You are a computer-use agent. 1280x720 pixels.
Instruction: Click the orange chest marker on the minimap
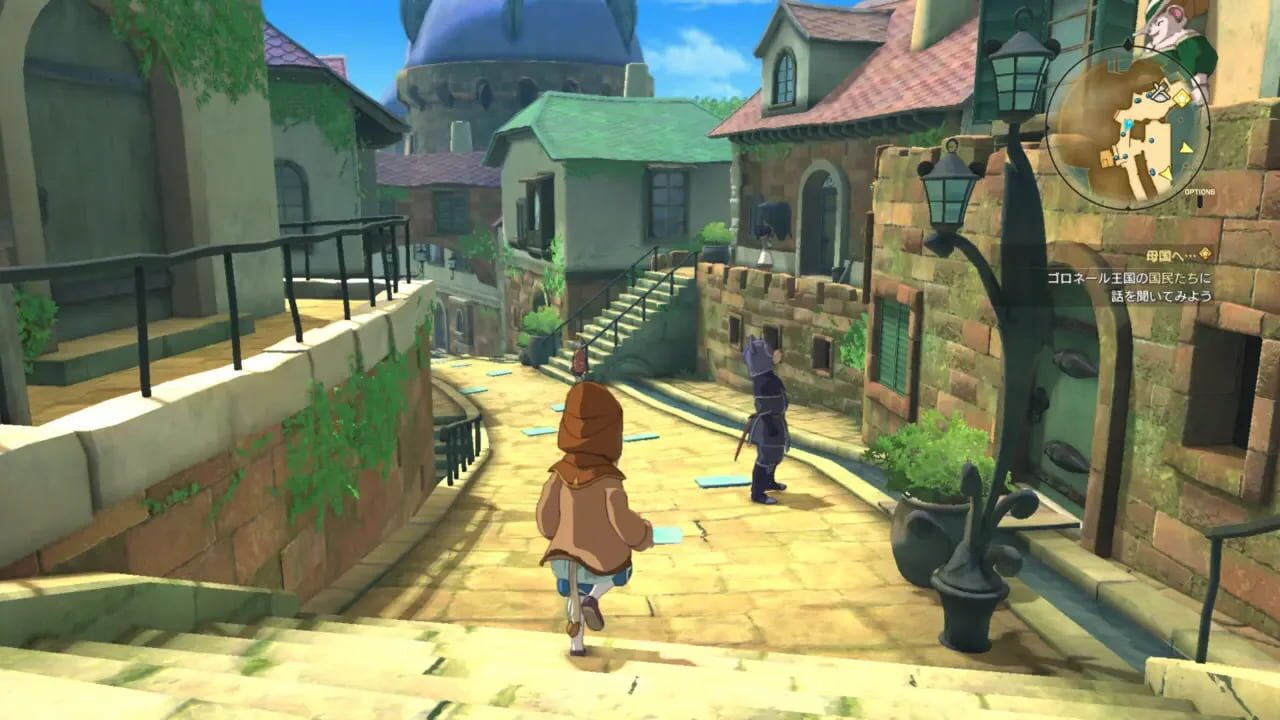[x=1105, y=158]
